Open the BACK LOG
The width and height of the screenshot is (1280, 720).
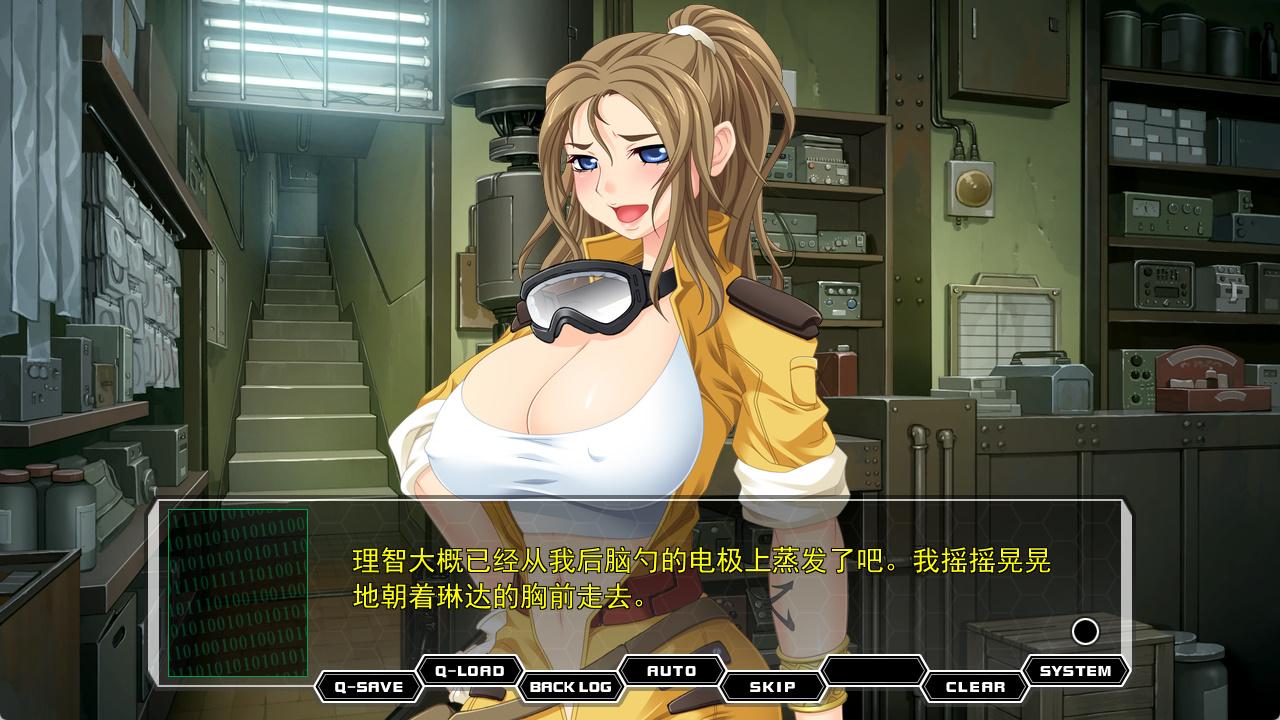pos(570,687)
